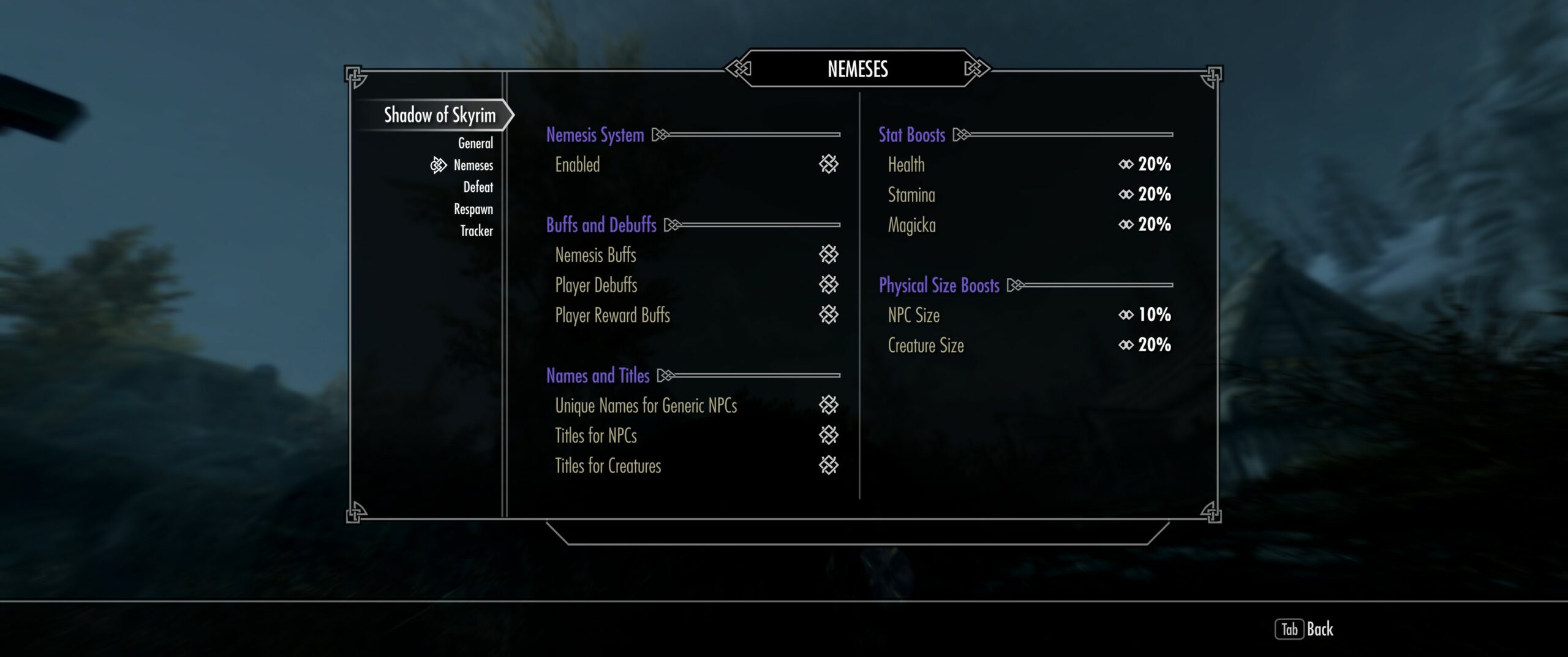Change the NPC Size boost value
Viewport: 1568px width, 657px height.
point(1144,315)
